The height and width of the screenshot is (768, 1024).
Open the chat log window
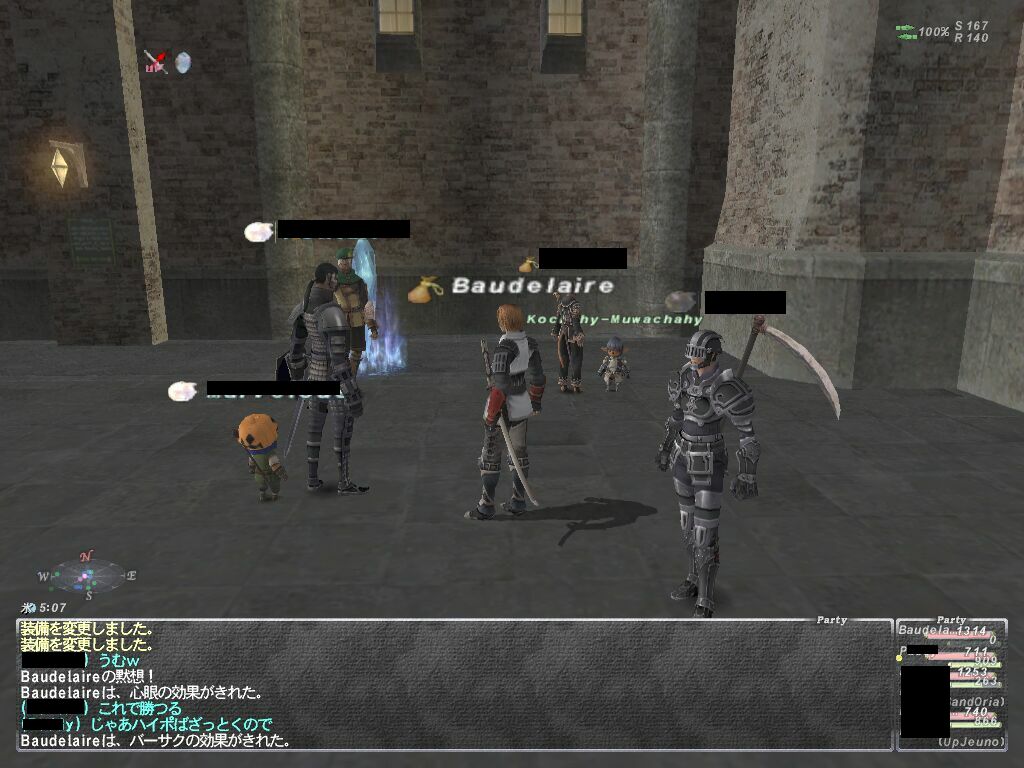point(455,685)
